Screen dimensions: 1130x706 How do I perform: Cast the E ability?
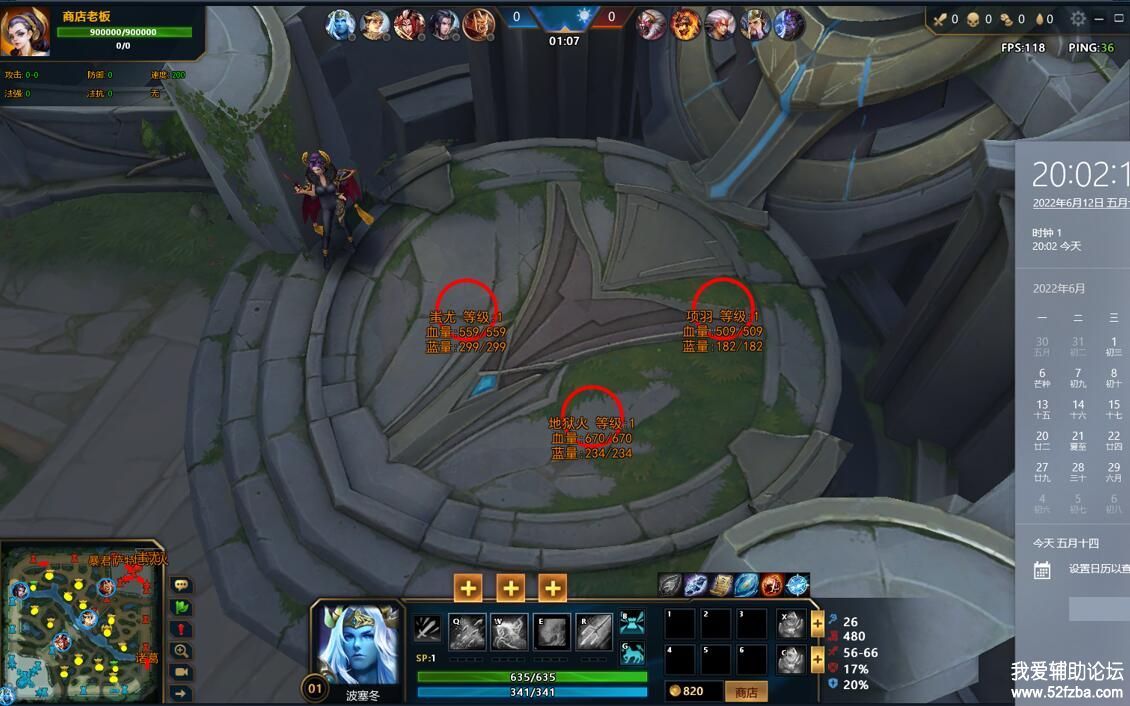(552, 631)
